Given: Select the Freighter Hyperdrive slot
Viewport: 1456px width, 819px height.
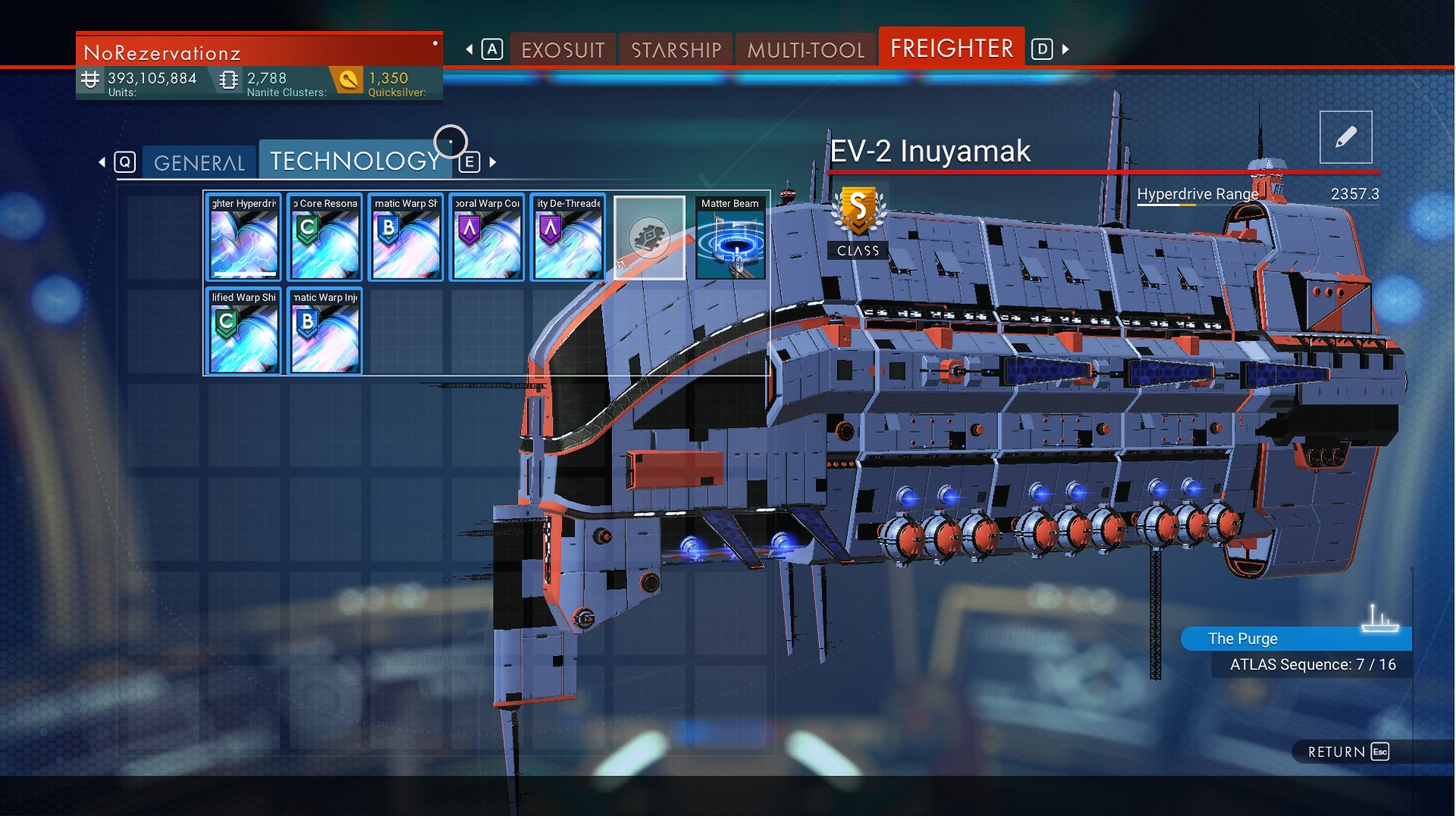Looking at the screenshot, I should pyautogui.click(x=244, y=237).
